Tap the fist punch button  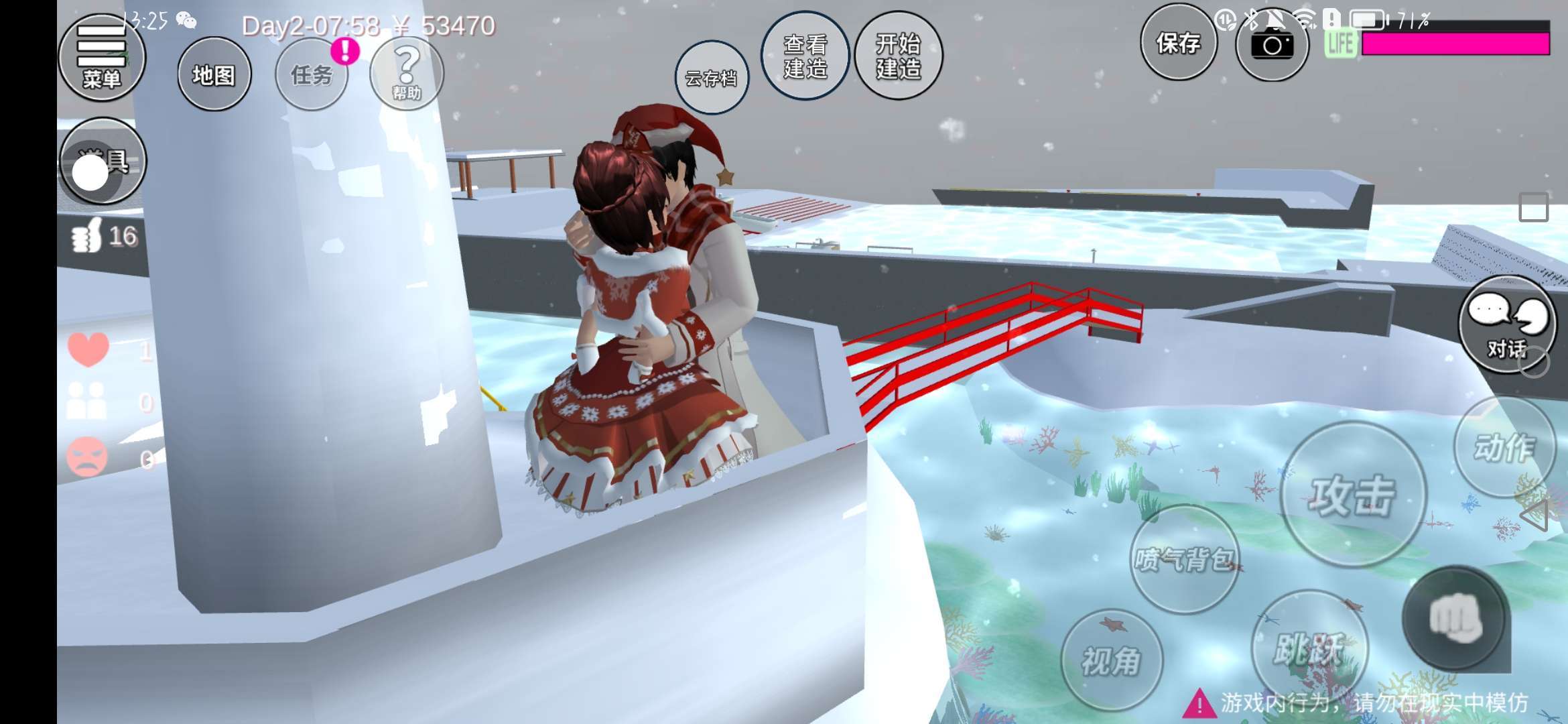click(1454, 618)
